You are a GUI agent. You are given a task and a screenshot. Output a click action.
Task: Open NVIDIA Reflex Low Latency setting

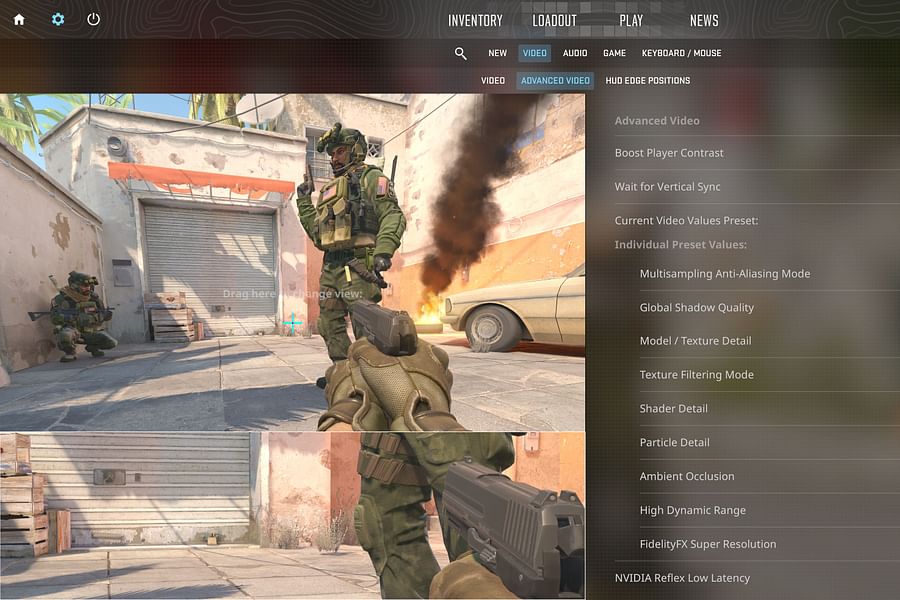click(682, 578)
